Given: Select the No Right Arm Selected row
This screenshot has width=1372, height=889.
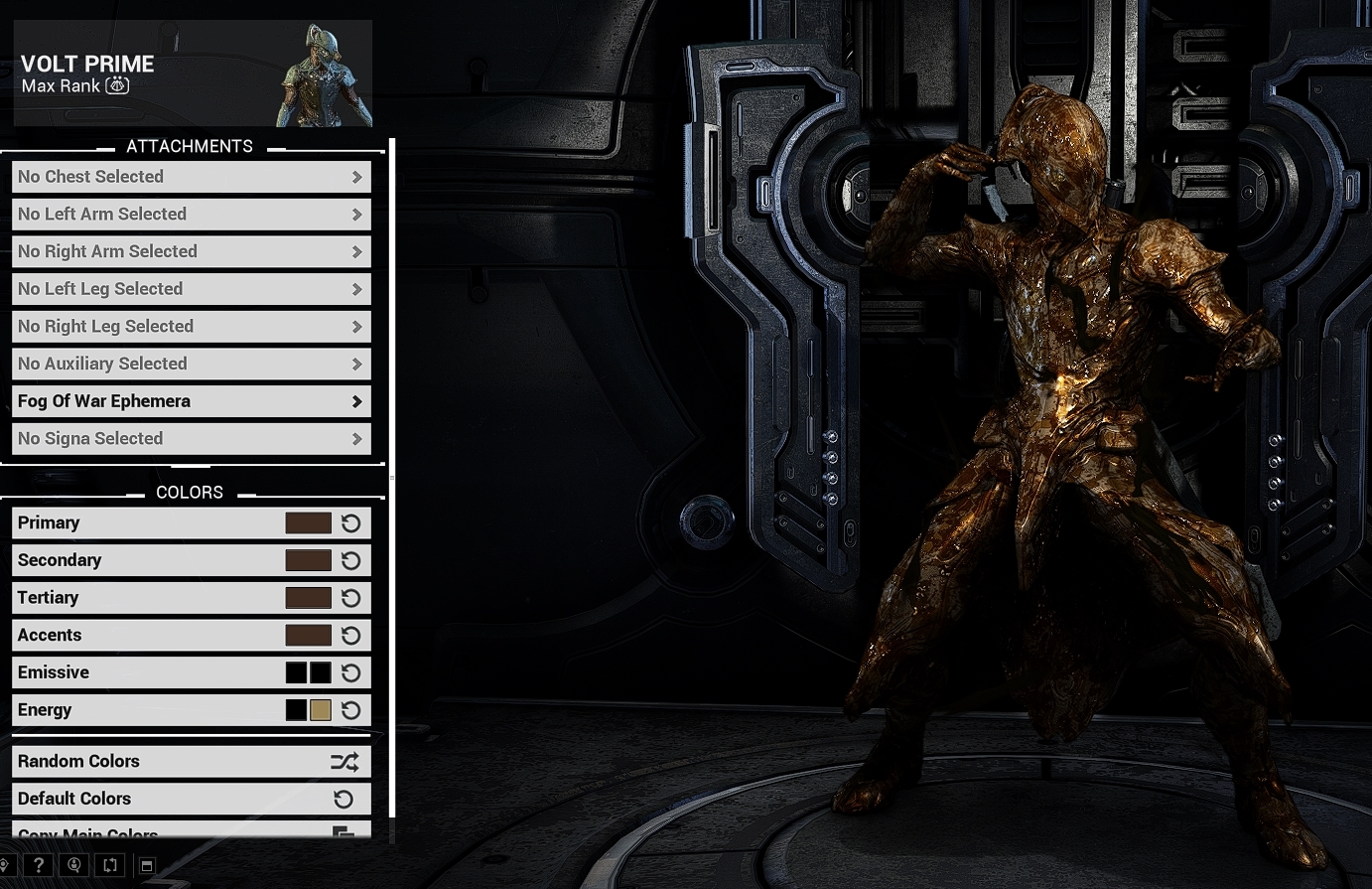Looking at the screenshot, I should [x=191, y=252].
